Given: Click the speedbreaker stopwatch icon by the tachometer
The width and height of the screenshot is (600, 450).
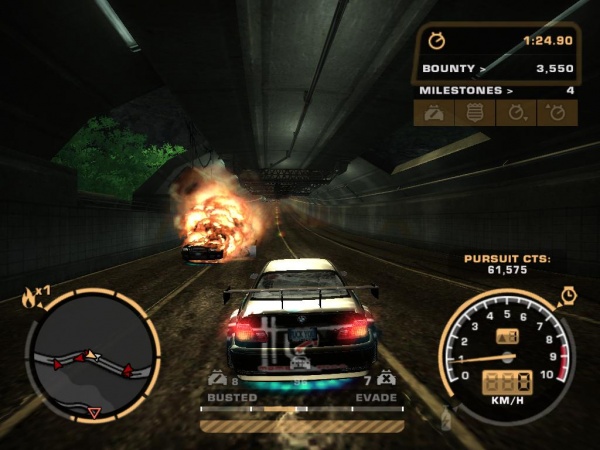Looking at the screenshot, I should click(568, 295).
